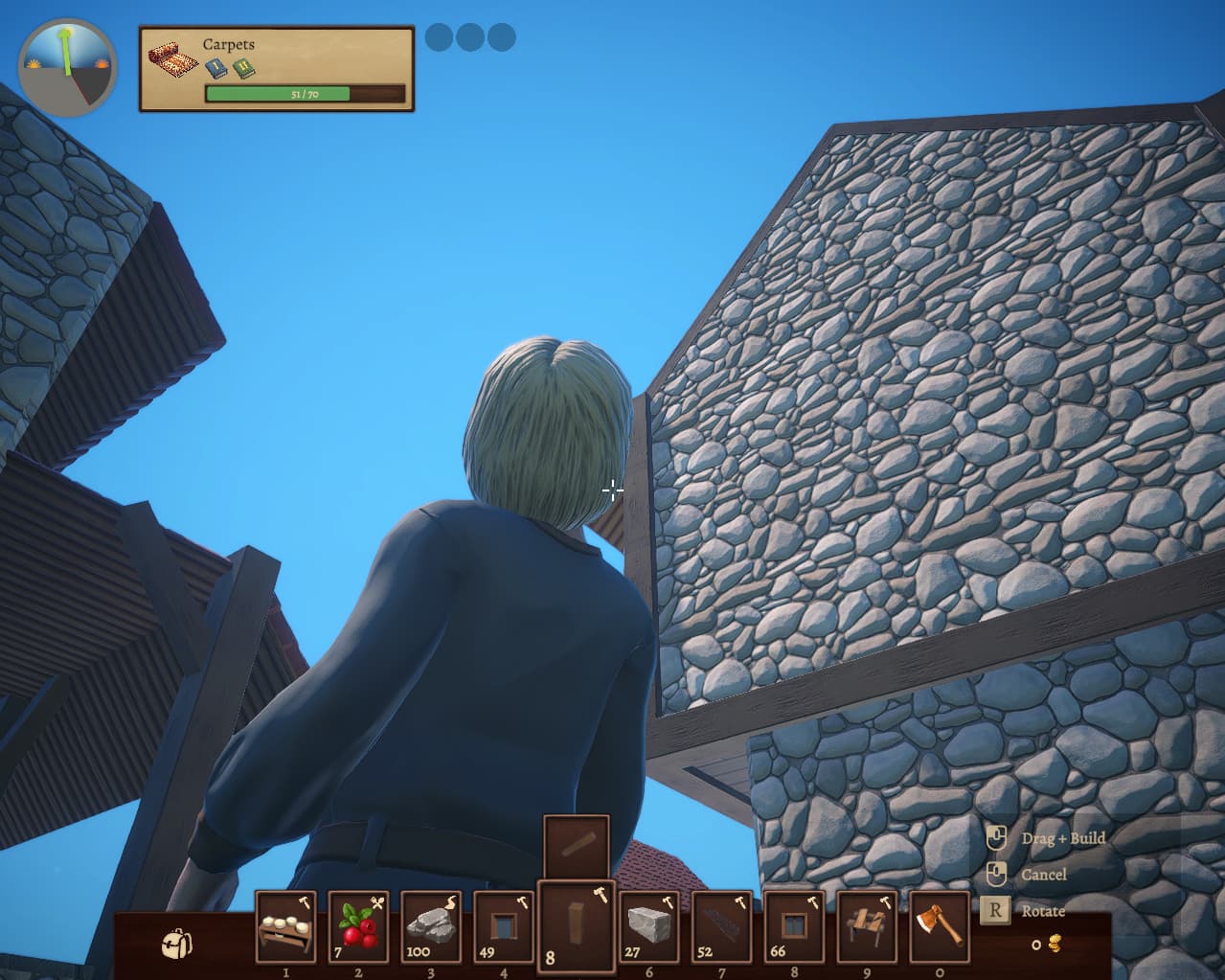
Task: Select the wooden post build slot
Action: click(x=577, y=927)
